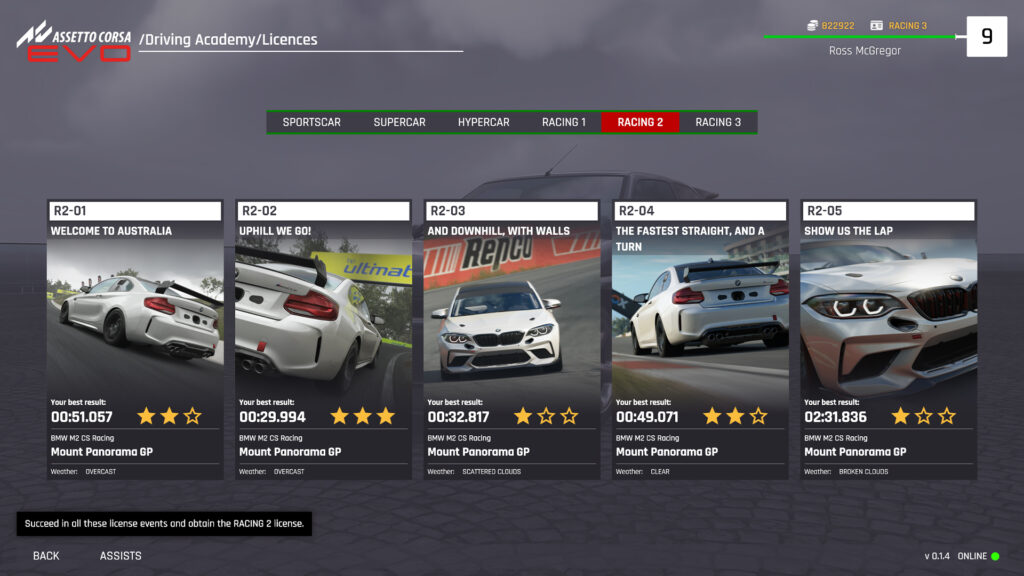The height and width of the screenshot is (576, 1024).
Task: Click the active RACING 2 tab
Action: click(x=640, y=122)
